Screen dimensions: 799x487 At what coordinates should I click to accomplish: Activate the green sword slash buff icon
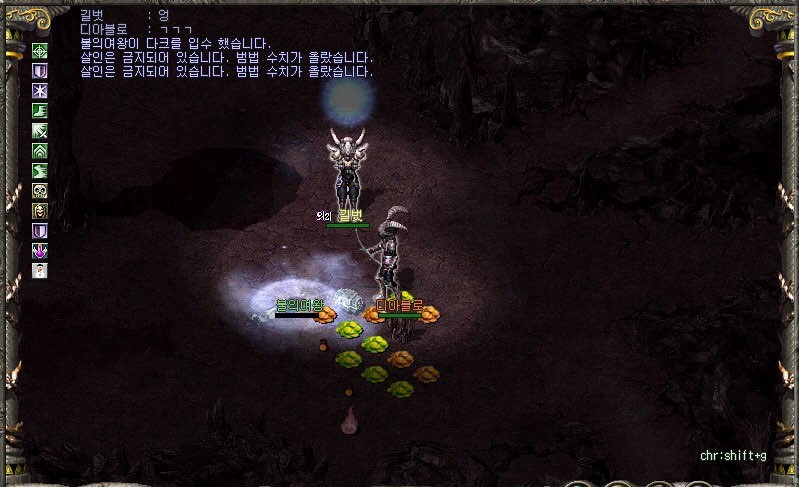pyautogui.click(x=41, y=131)
